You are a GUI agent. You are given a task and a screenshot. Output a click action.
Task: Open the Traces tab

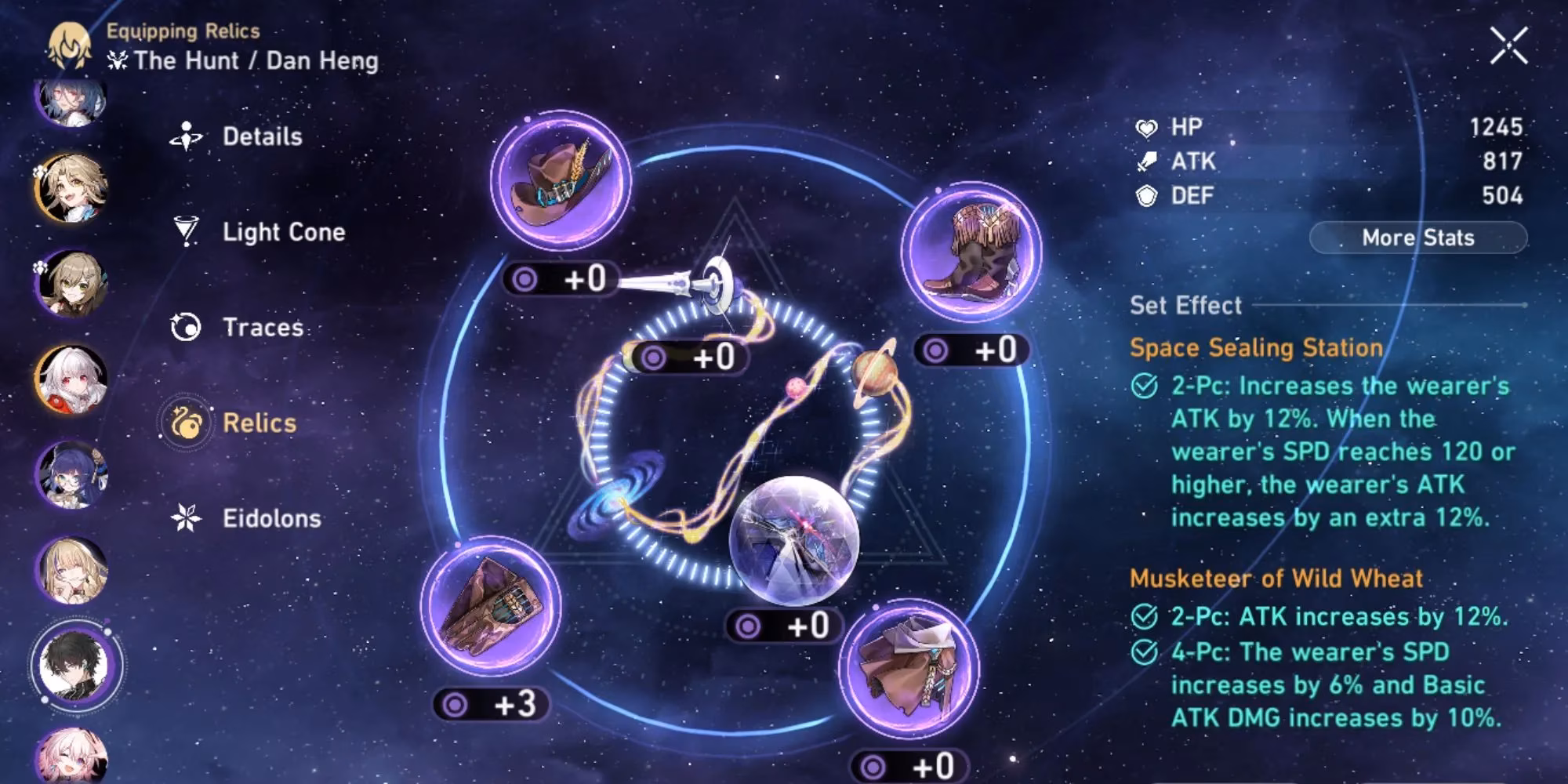(x=262, y=327)
